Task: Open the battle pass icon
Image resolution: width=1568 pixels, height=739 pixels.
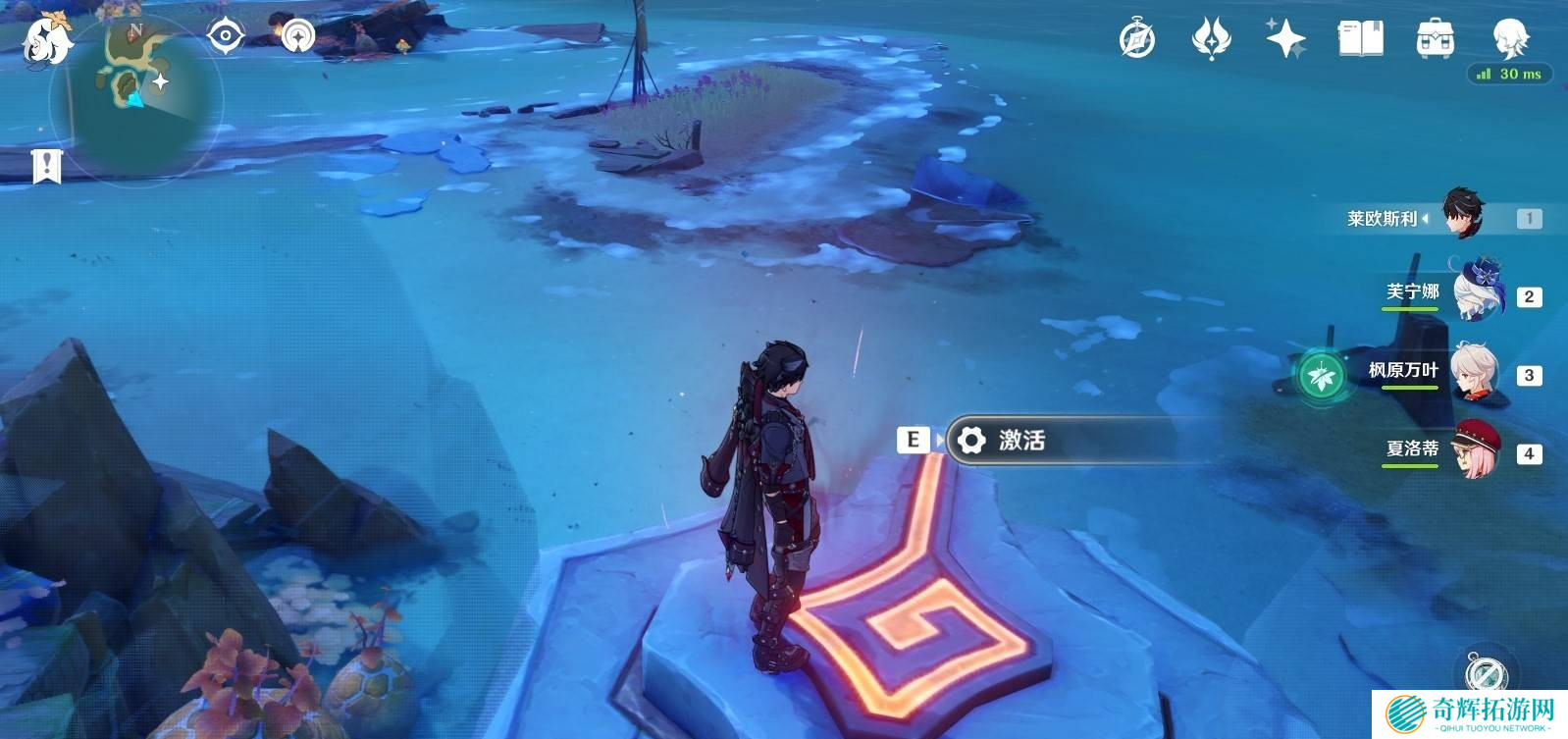Action: click(1211, 39)
